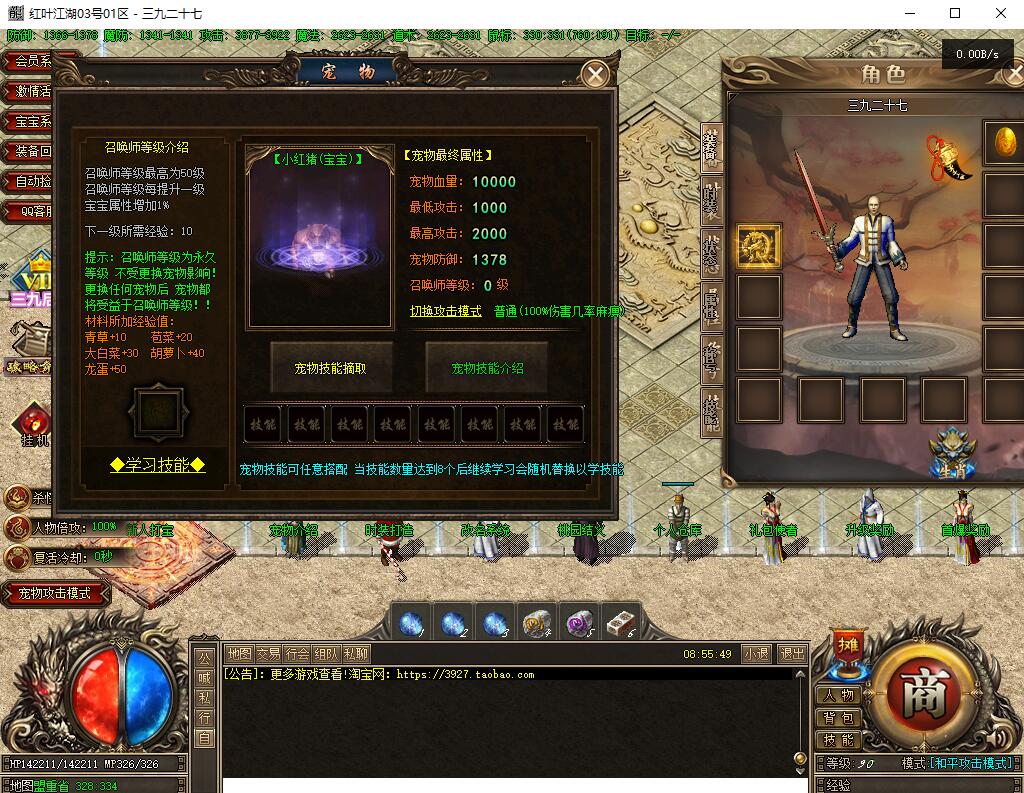Open the 状态 tab in character panel
The image size is (1024, 793).
tap(711, 252)
